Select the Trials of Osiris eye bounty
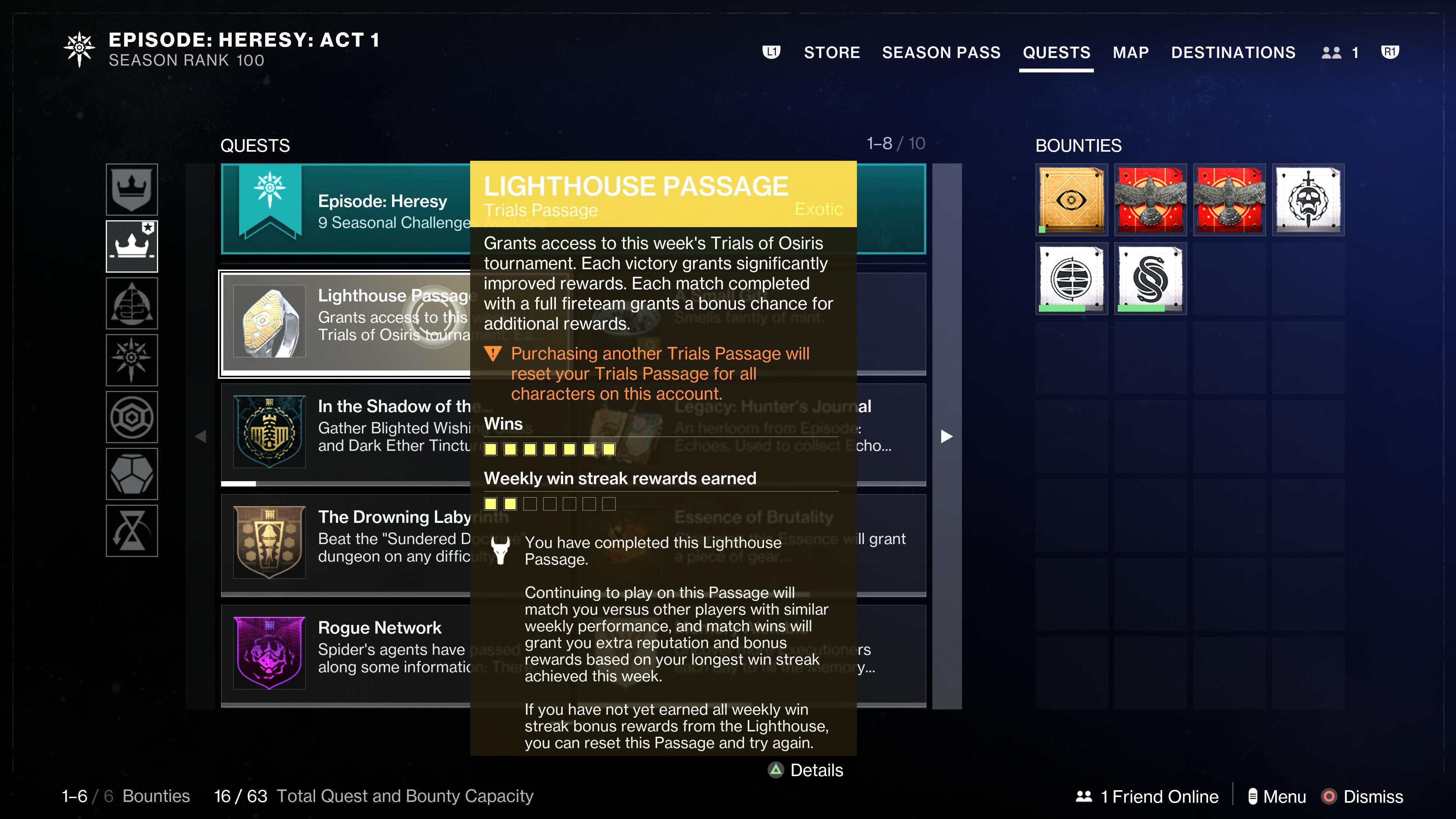1456x819 pixels. pos(1071,199)
